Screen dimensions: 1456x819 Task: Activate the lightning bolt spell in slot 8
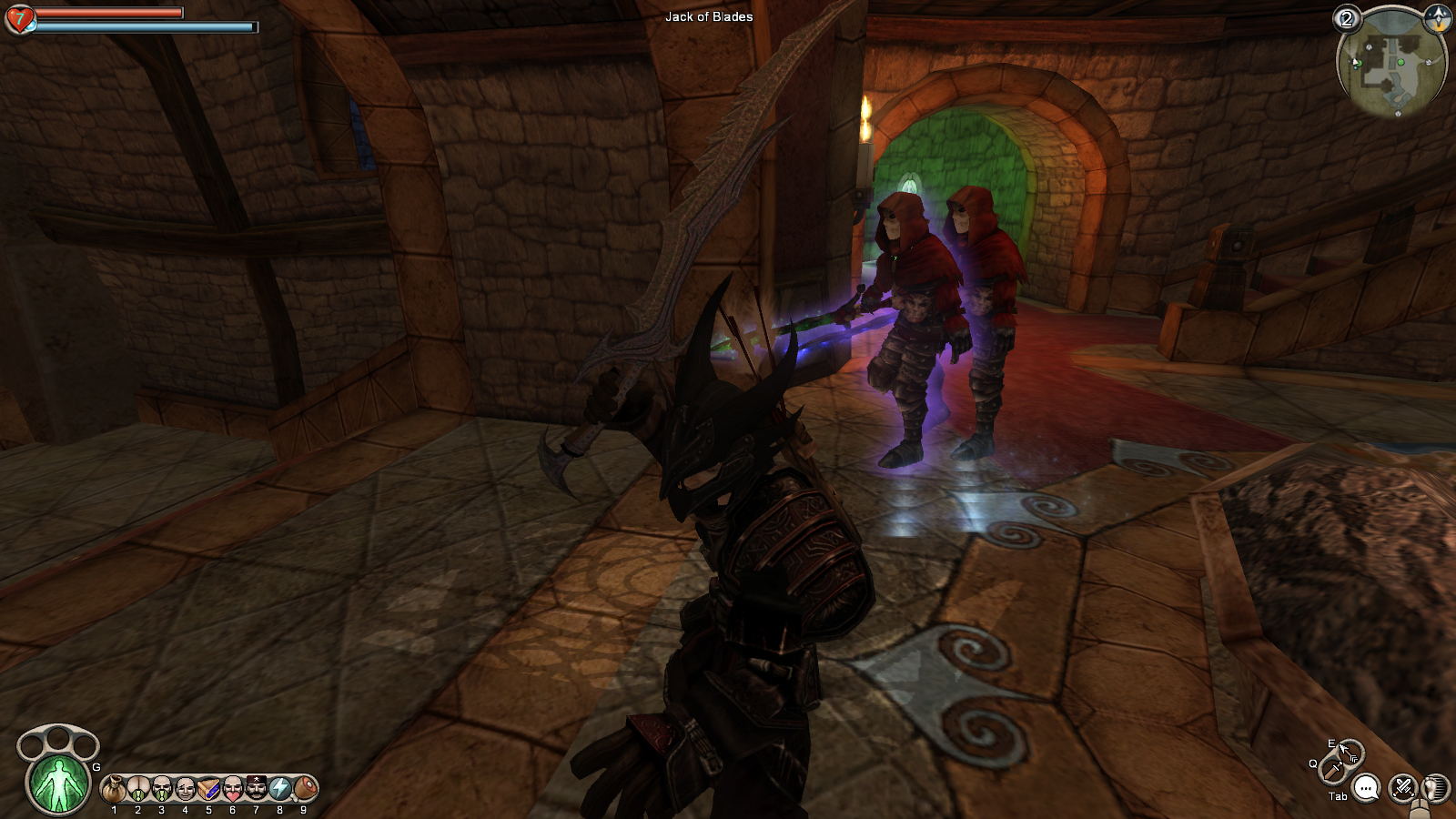(x=279, y=788)
